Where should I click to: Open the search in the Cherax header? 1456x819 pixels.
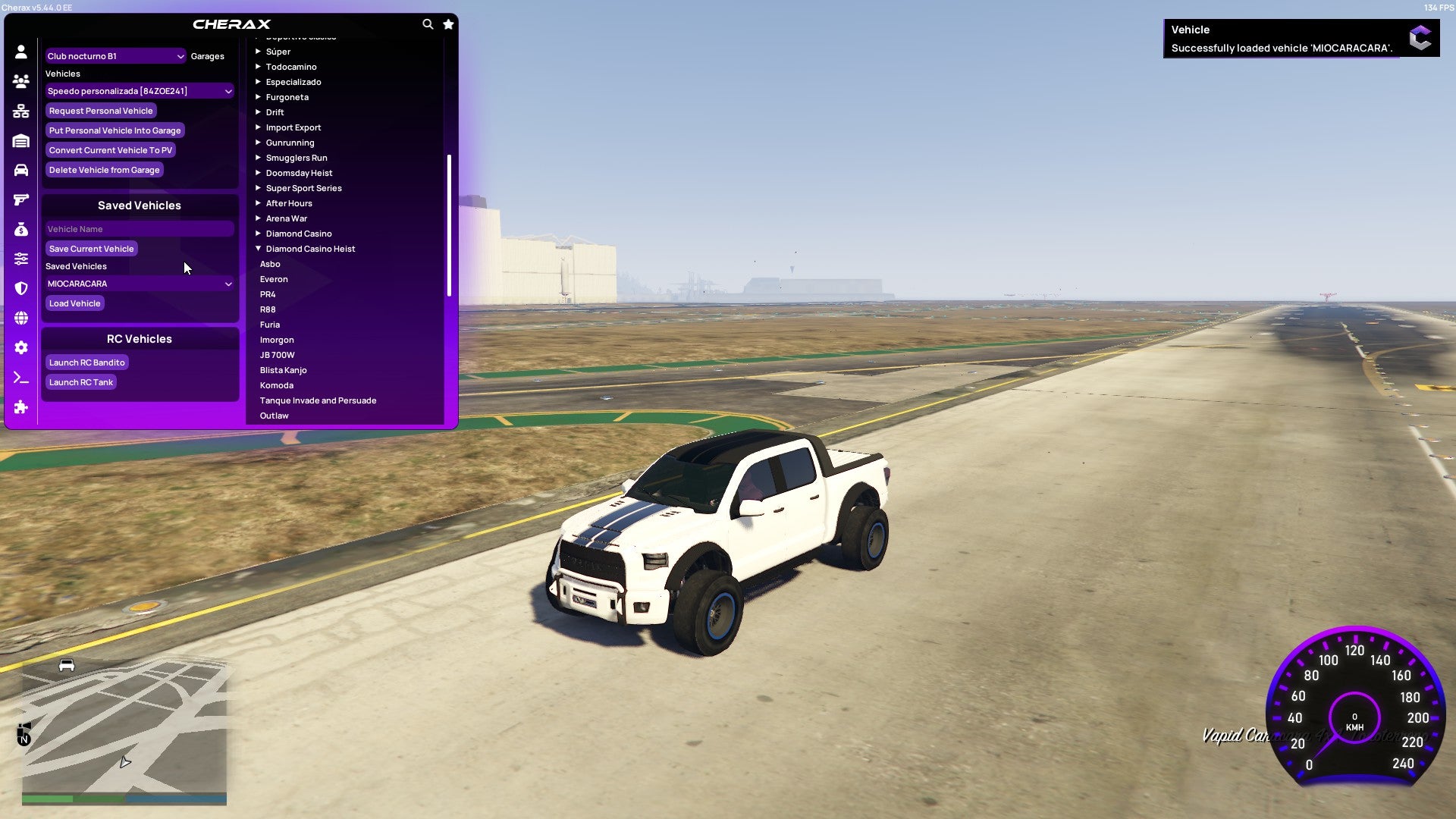pos(428,24)
